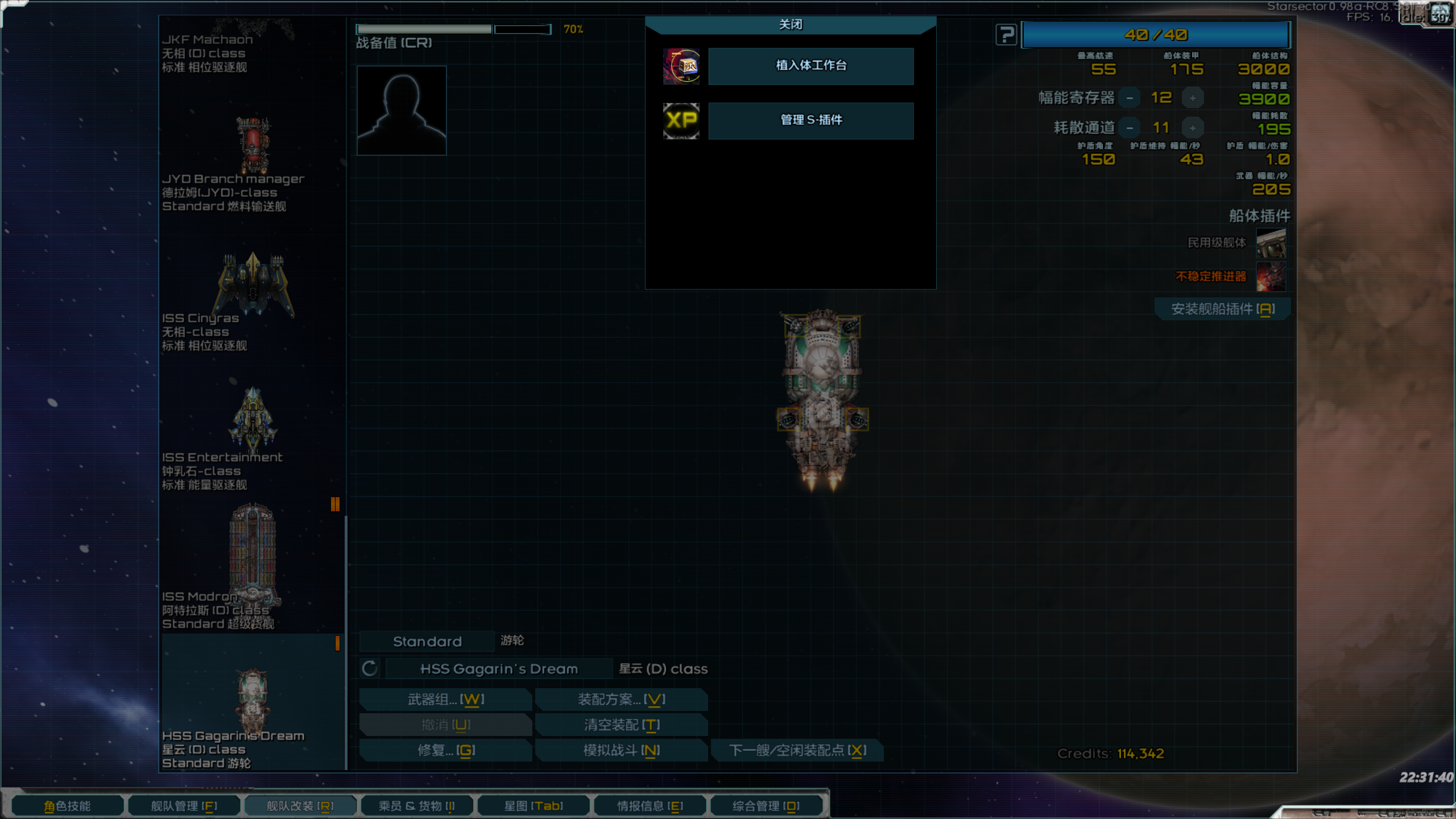Open 武器组 weapon groups
1456x819 pixels.
point(445,700)
